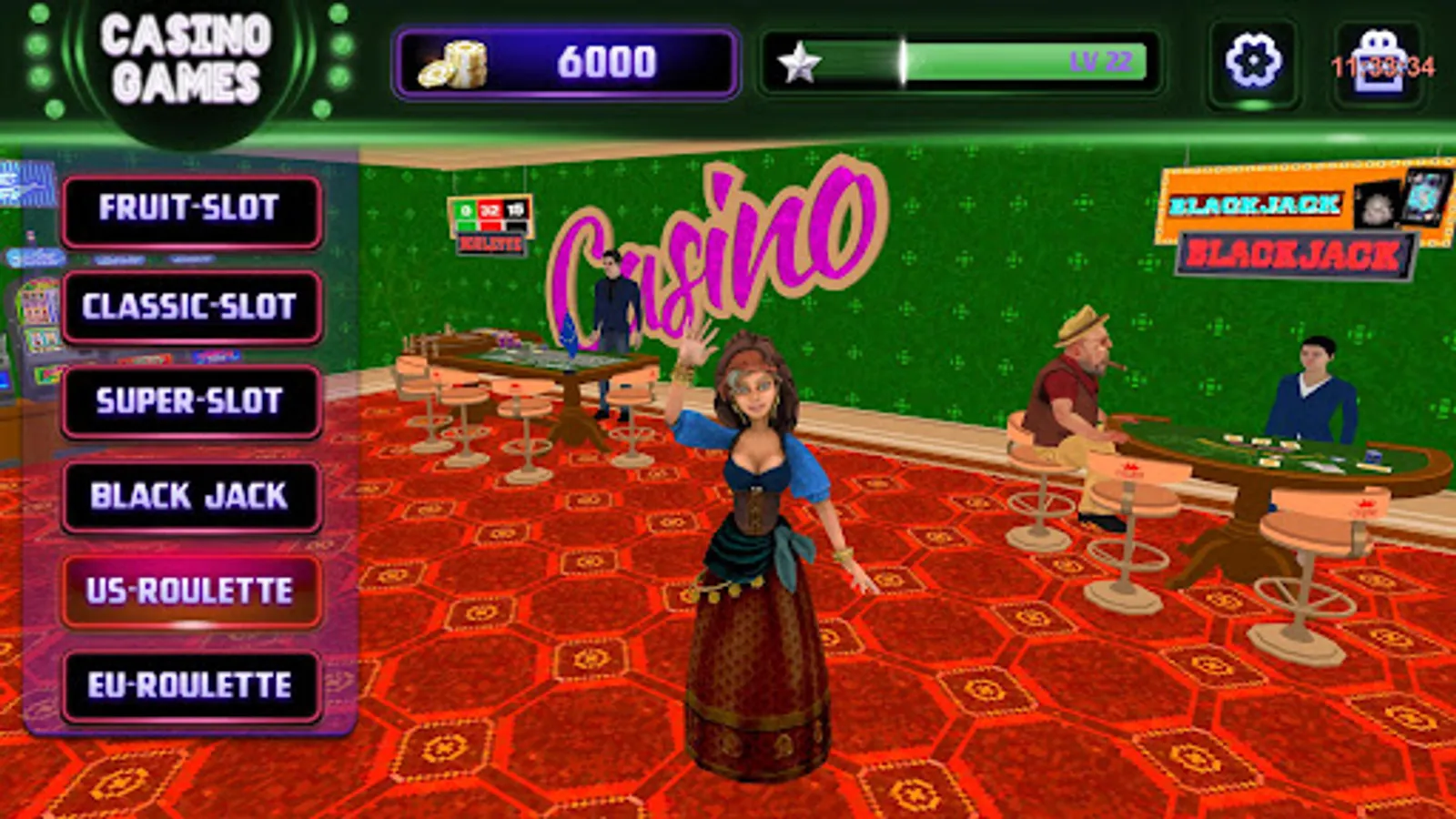The height and width of the screenshot is (819, 1456).
Task: Select the star level icon
Action: [x=801, y=62]
